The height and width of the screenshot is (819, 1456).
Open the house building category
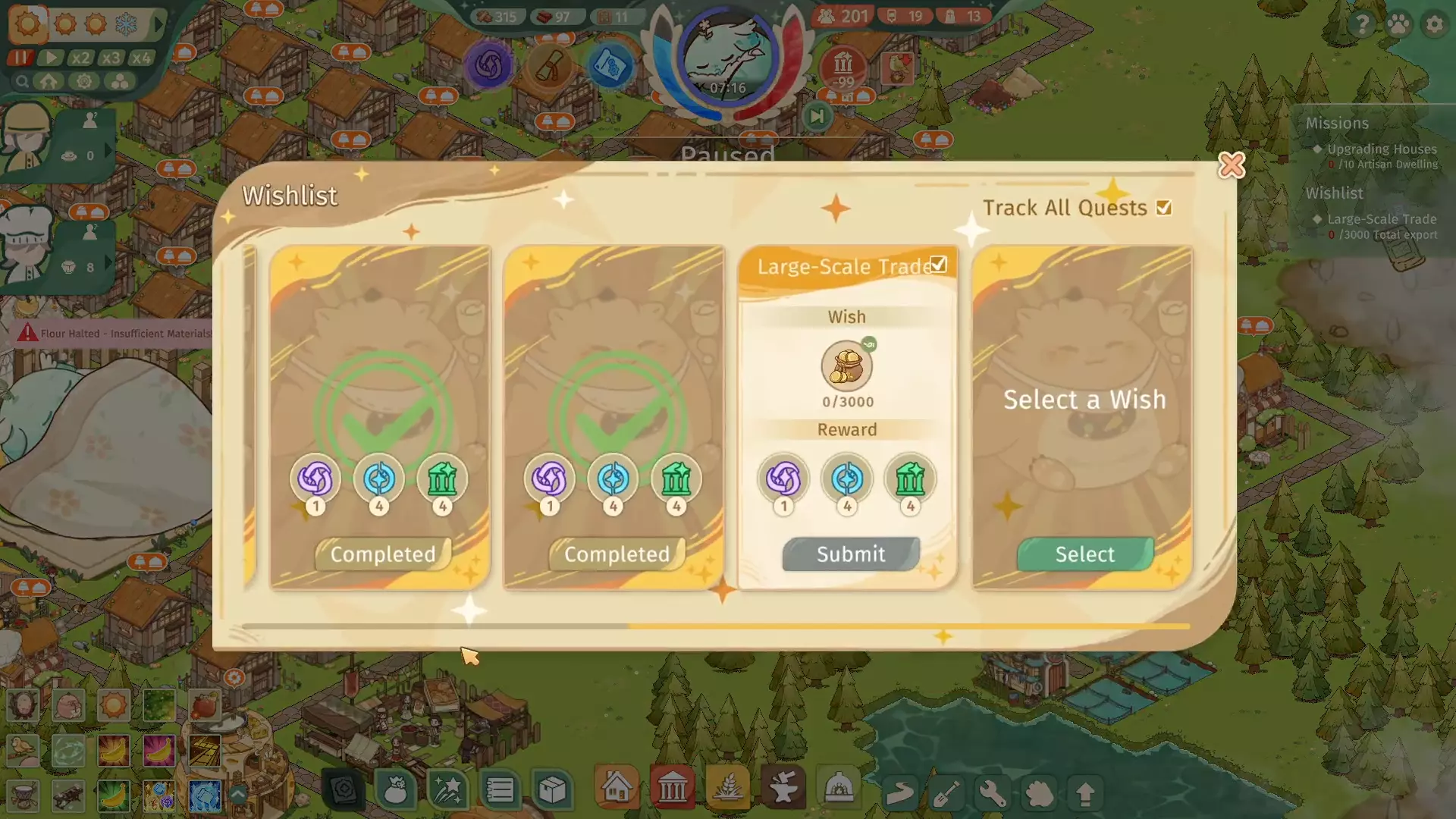click(x=617, y=789)
